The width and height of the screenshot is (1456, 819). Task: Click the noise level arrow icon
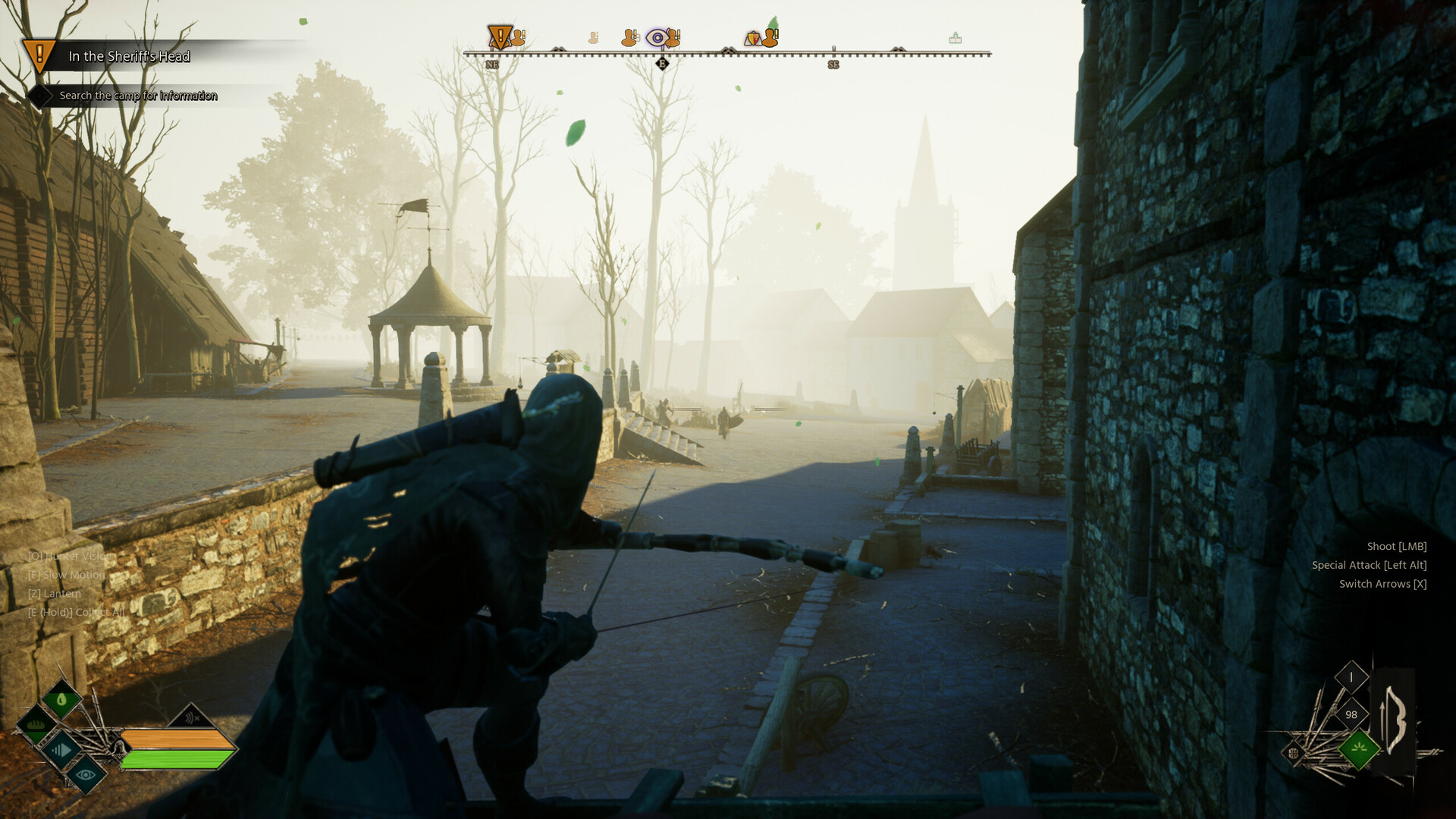pos(62,750)
